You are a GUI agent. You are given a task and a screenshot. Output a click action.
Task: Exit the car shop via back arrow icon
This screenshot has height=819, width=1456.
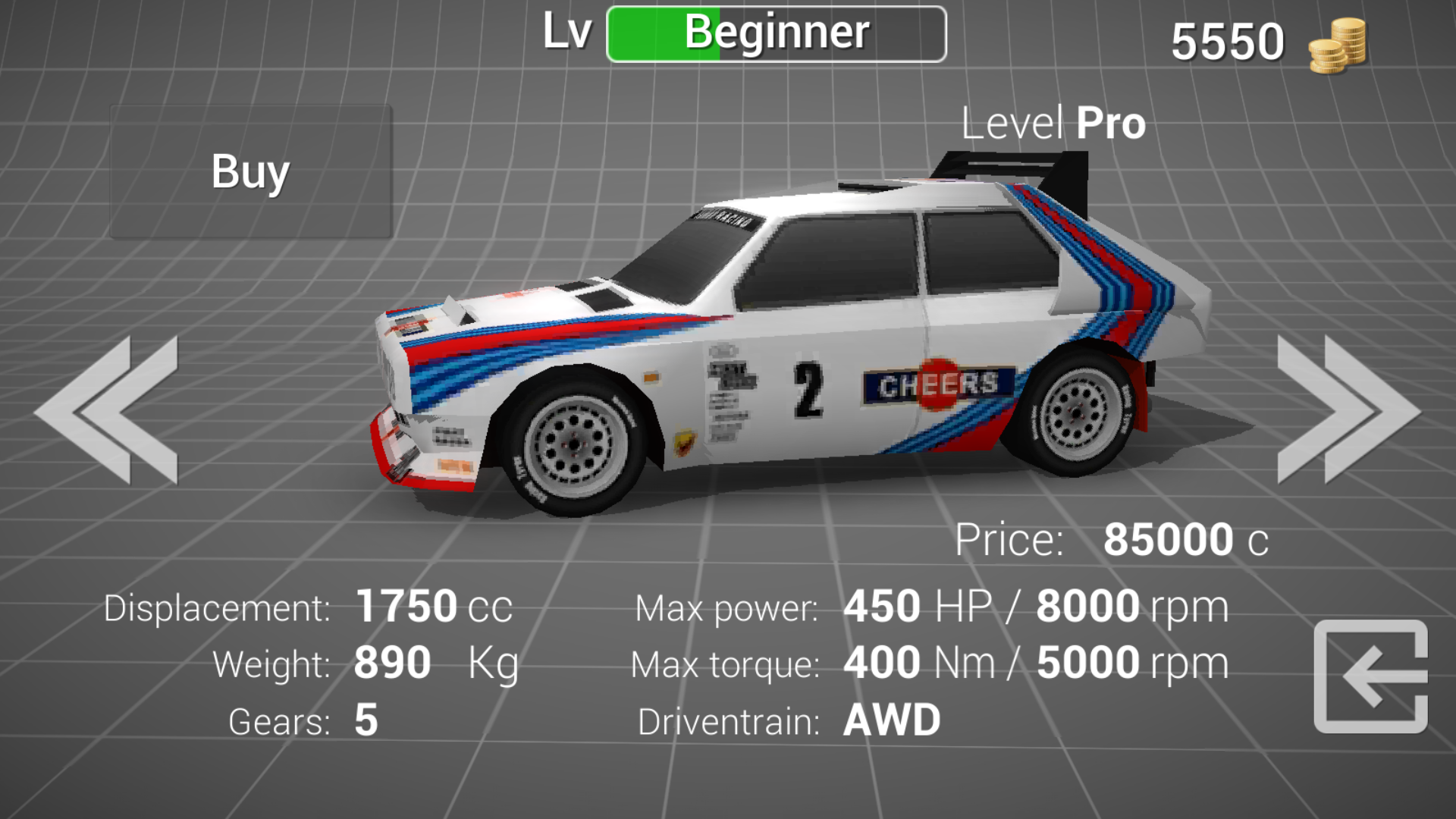(1370, 676)
